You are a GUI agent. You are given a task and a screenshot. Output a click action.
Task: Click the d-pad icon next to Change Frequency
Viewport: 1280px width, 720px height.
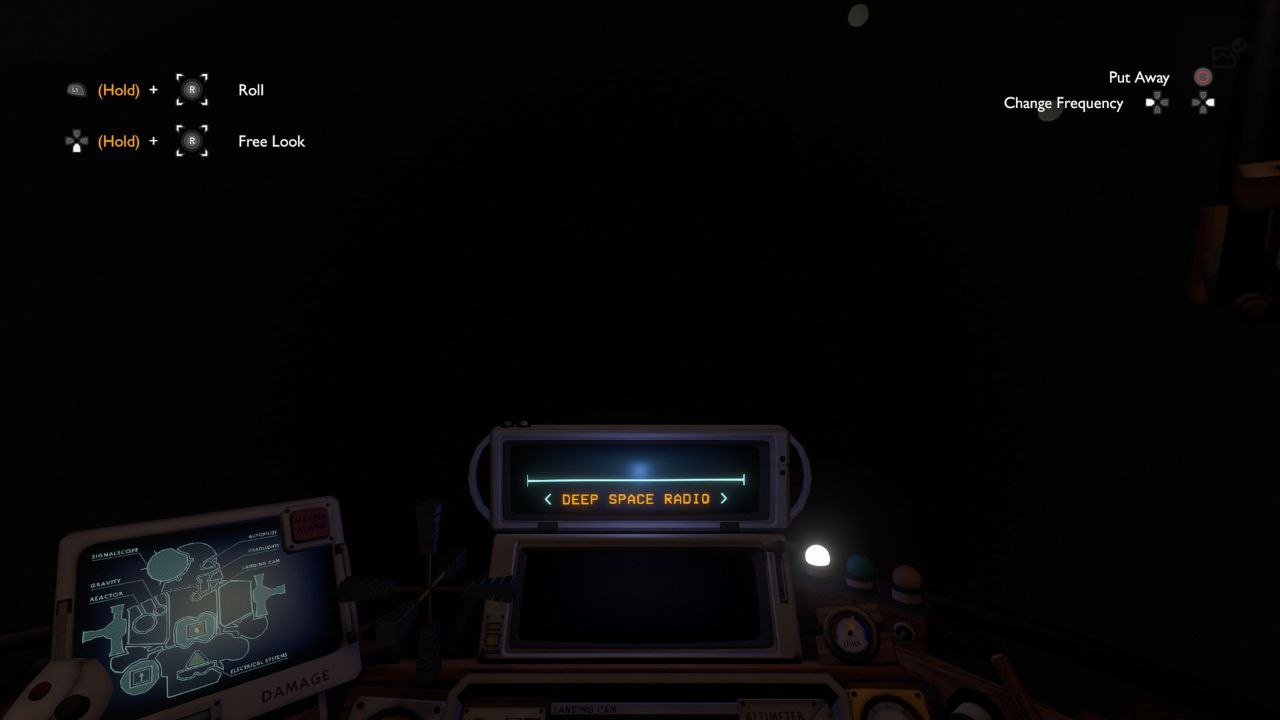(1157, 103)
